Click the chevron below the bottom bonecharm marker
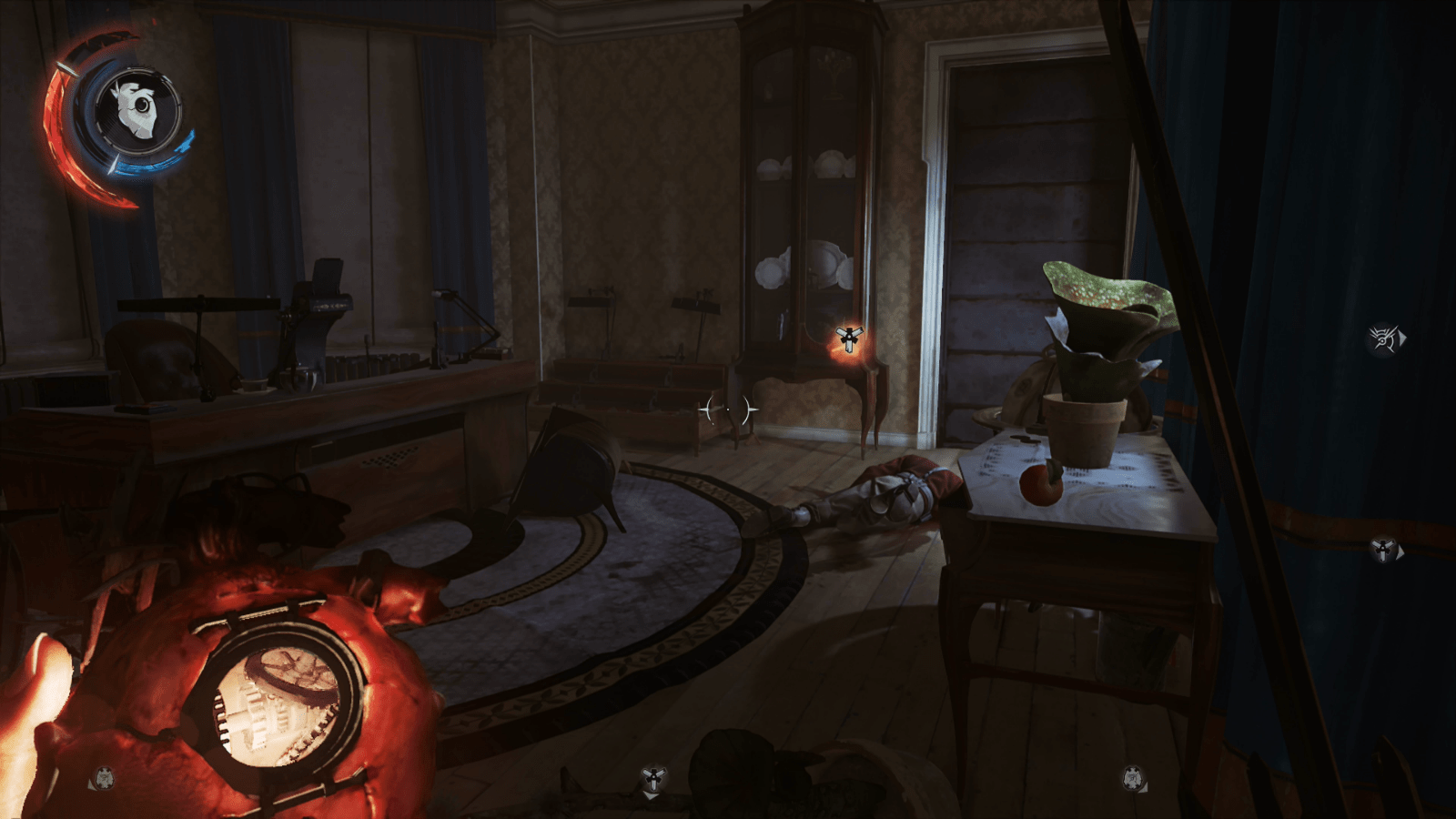Screen dimensions: 1456x819 pyautogui.click(x=650, y=796)
